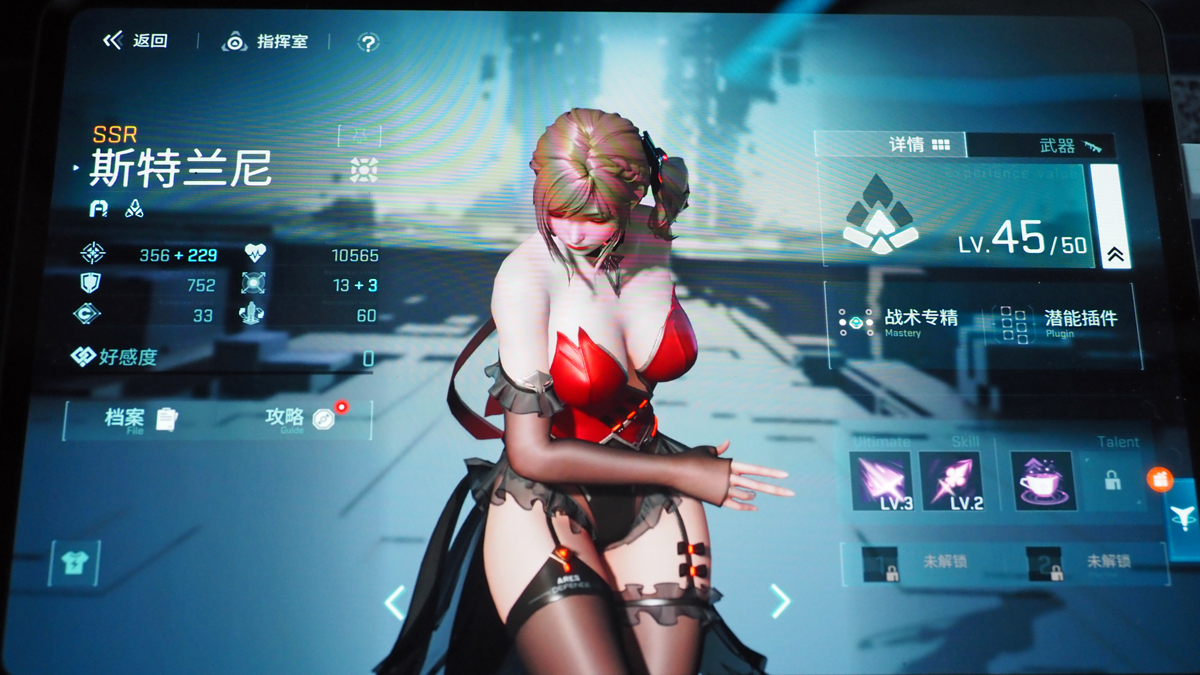Select the Skill icon LV.2
The image size is (1200, 675).
tap(950, 481)
